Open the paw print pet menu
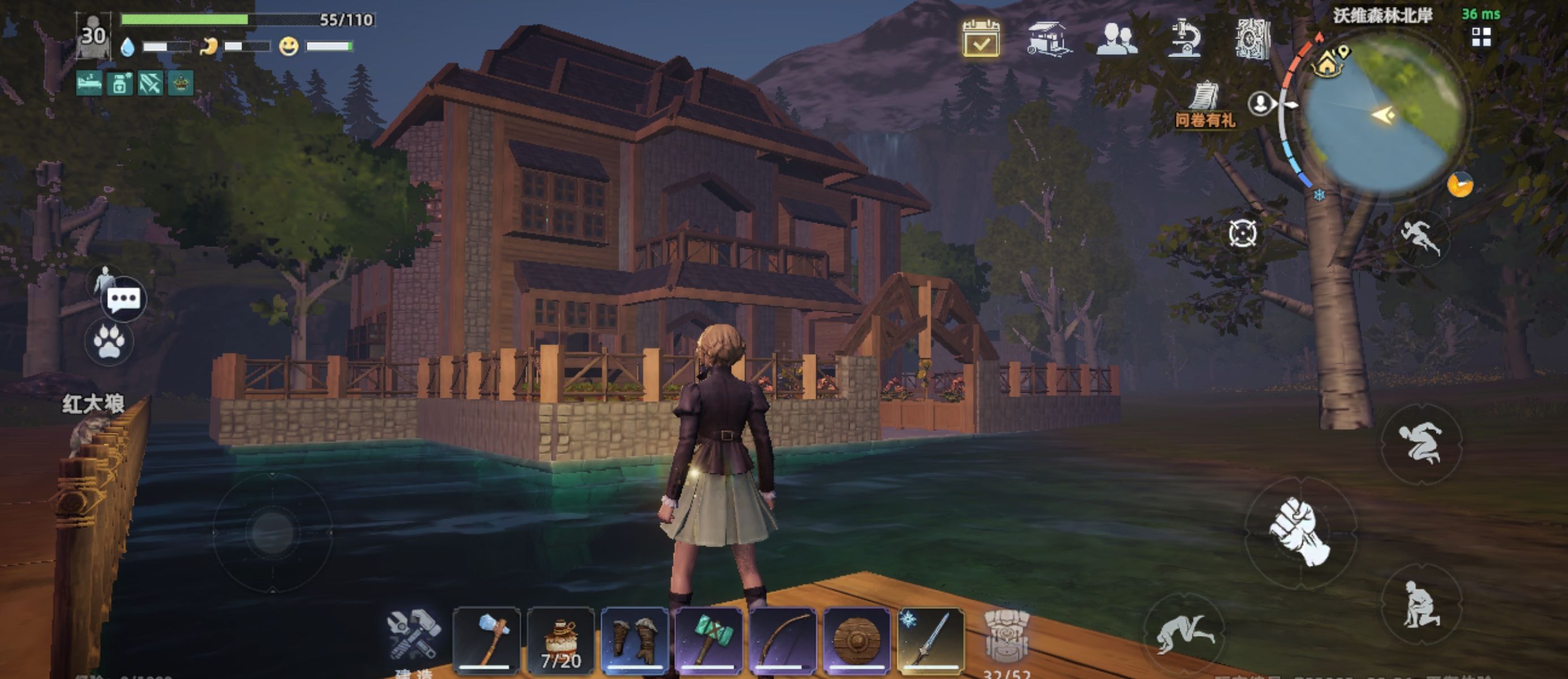Image resolution: width=1568 pixels, height=679 pixels. [x=110, y=342]
